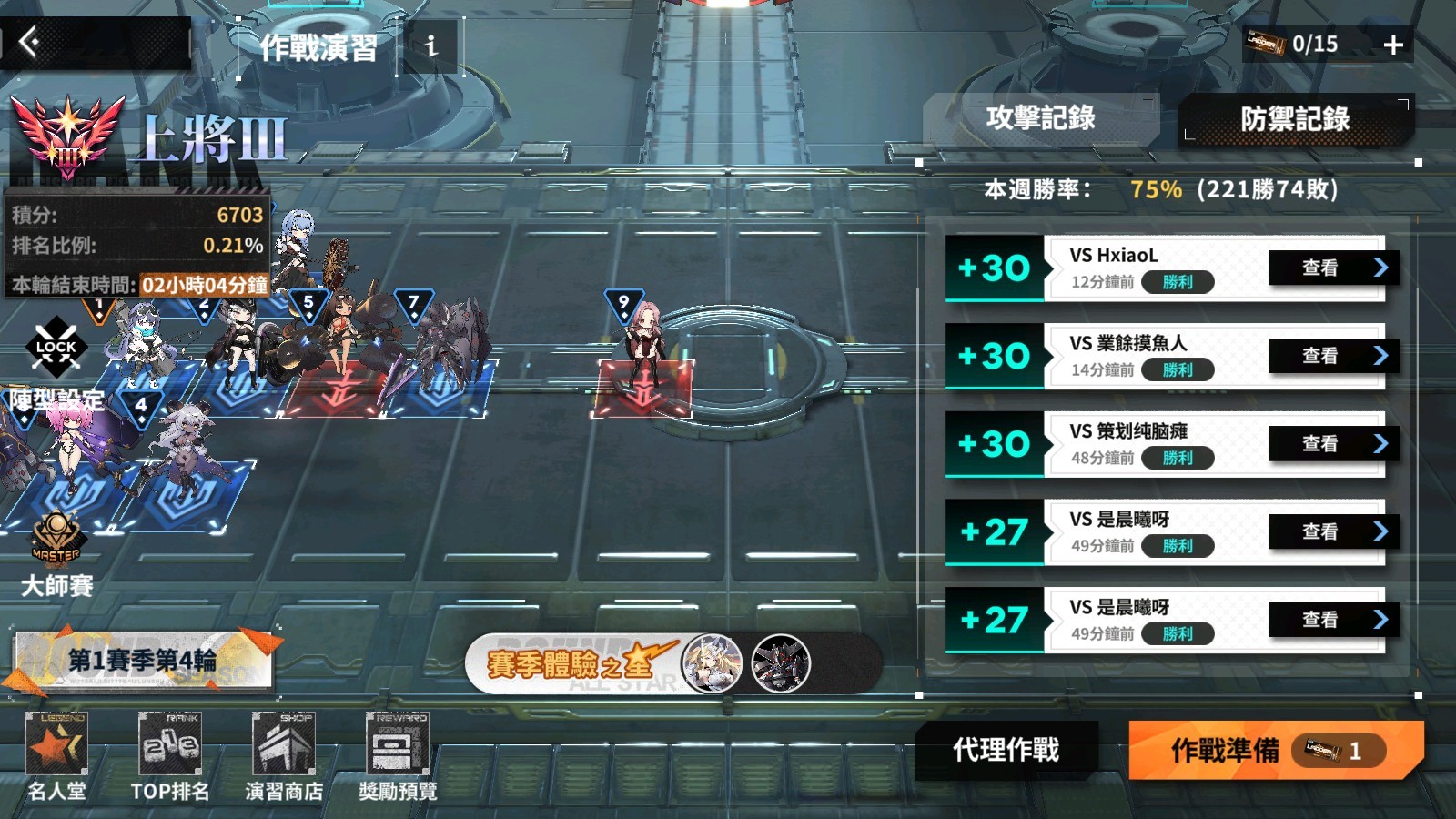Open the 獎勵預覽 reward preview
The height and width of the screenshot is (819, 1456).
tap(398, 757)
